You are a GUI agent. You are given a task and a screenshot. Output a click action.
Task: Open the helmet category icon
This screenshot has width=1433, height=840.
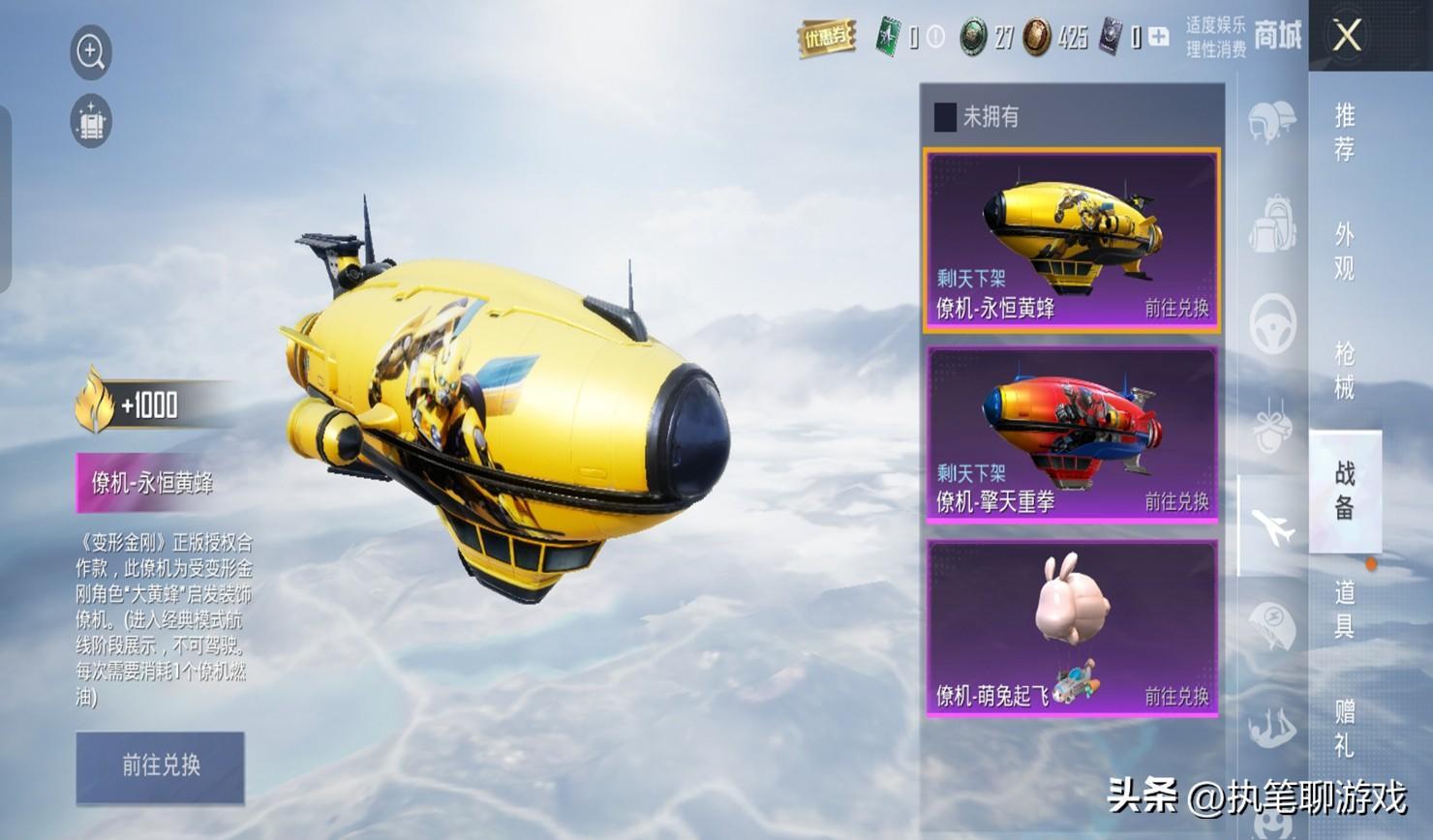[1271, 123]
